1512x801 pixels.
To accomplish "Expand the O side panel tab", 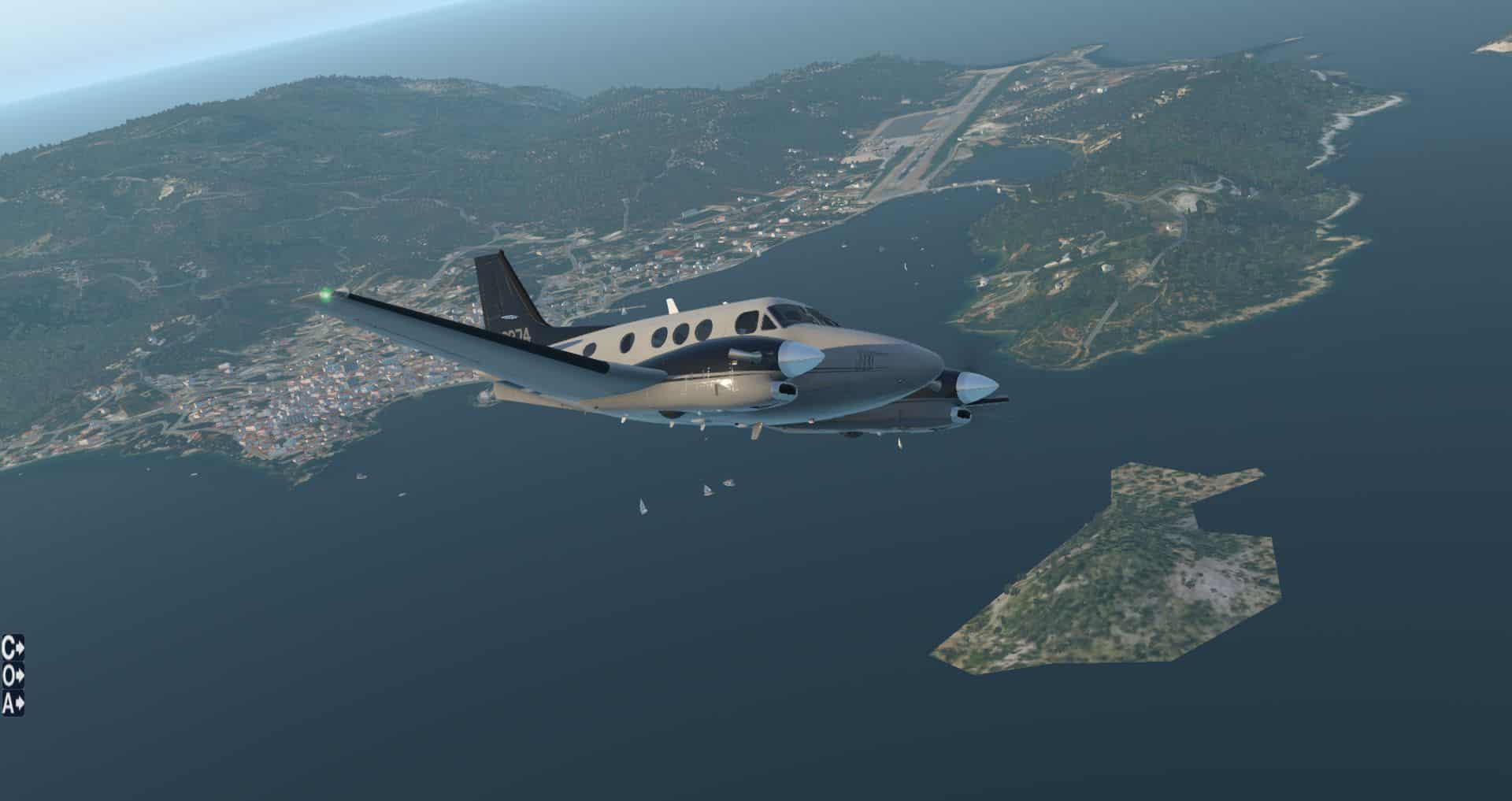I will 13,675.
